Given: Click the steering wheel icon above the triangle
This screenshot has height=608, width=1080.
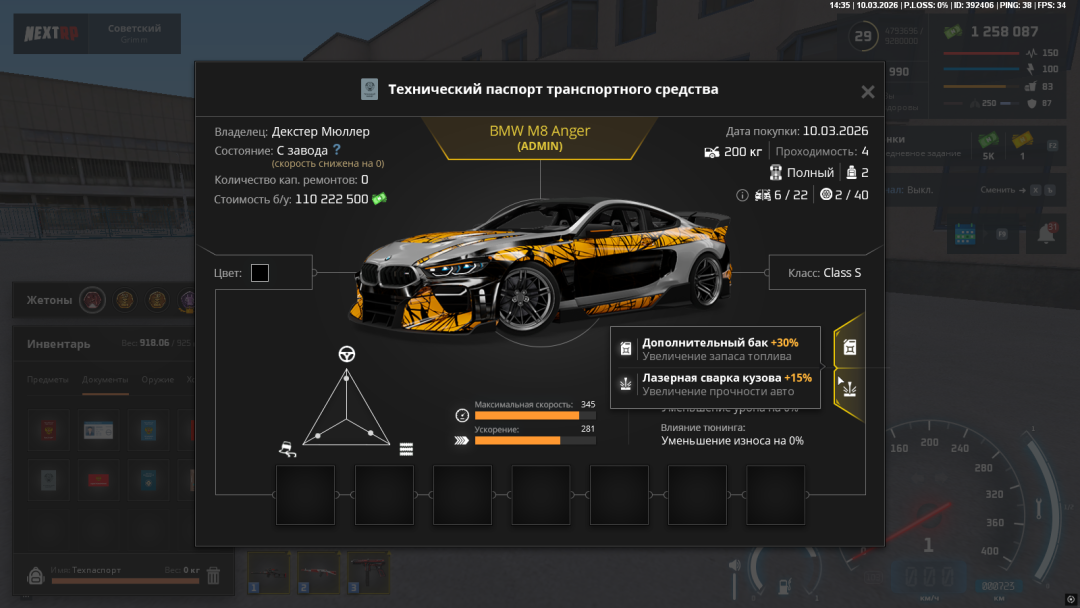Looking at the screenshot, I should click(x=347, y=354).
